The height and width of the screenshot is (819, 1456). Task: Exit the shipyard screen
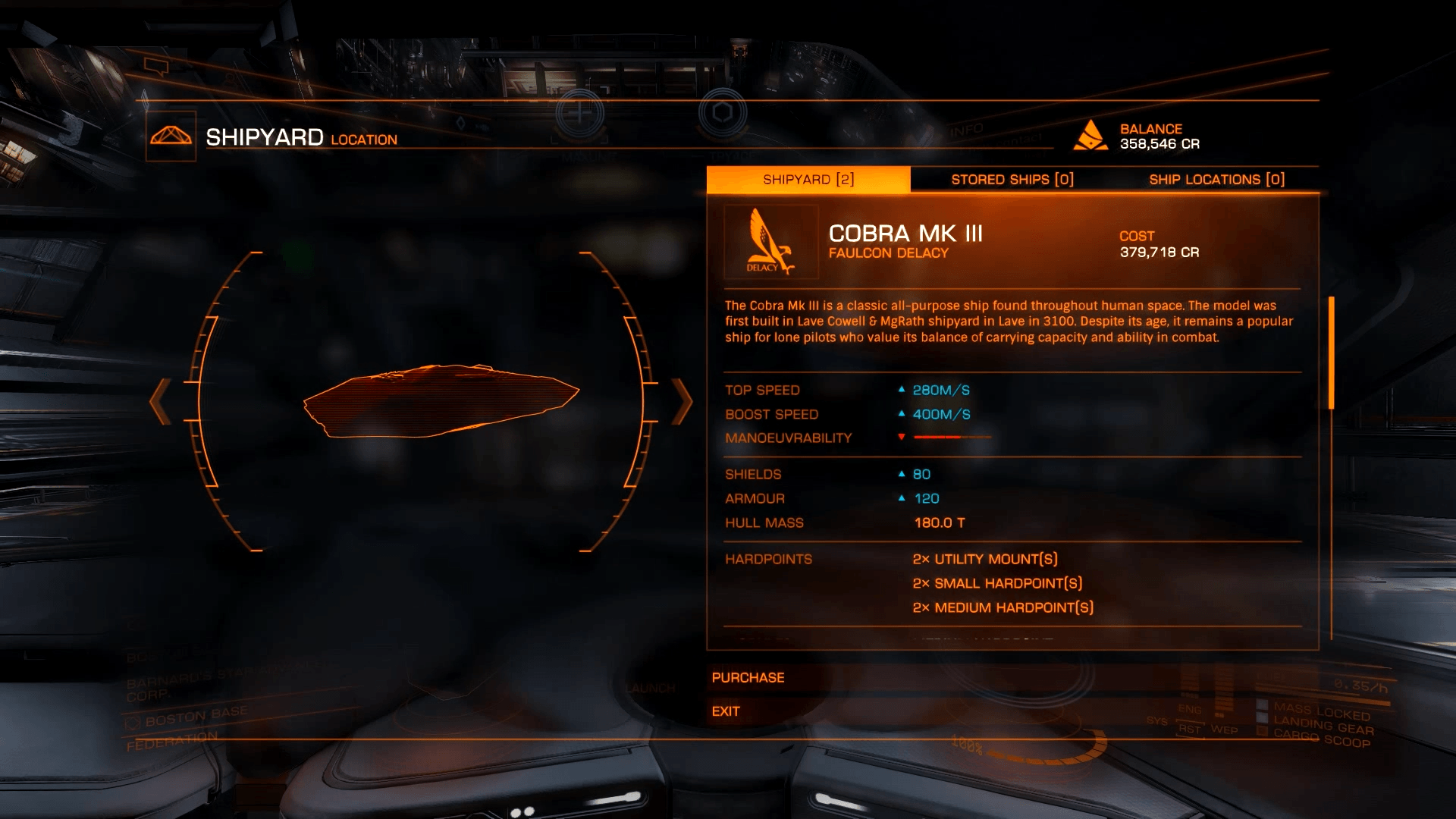pyautogui.click(x=726, y=711)
